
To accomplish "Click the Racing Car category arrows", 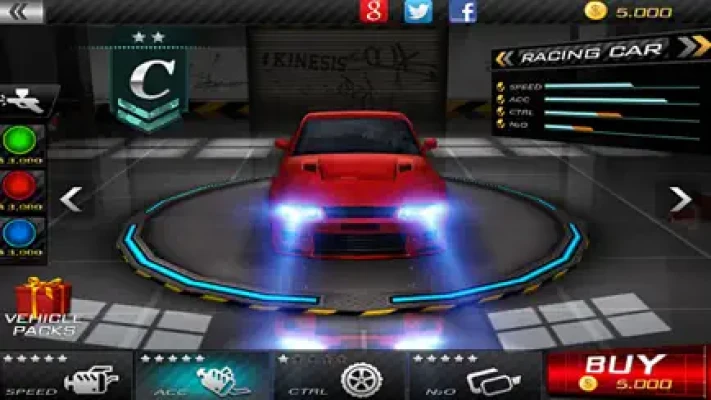I will tap(692, 46).
